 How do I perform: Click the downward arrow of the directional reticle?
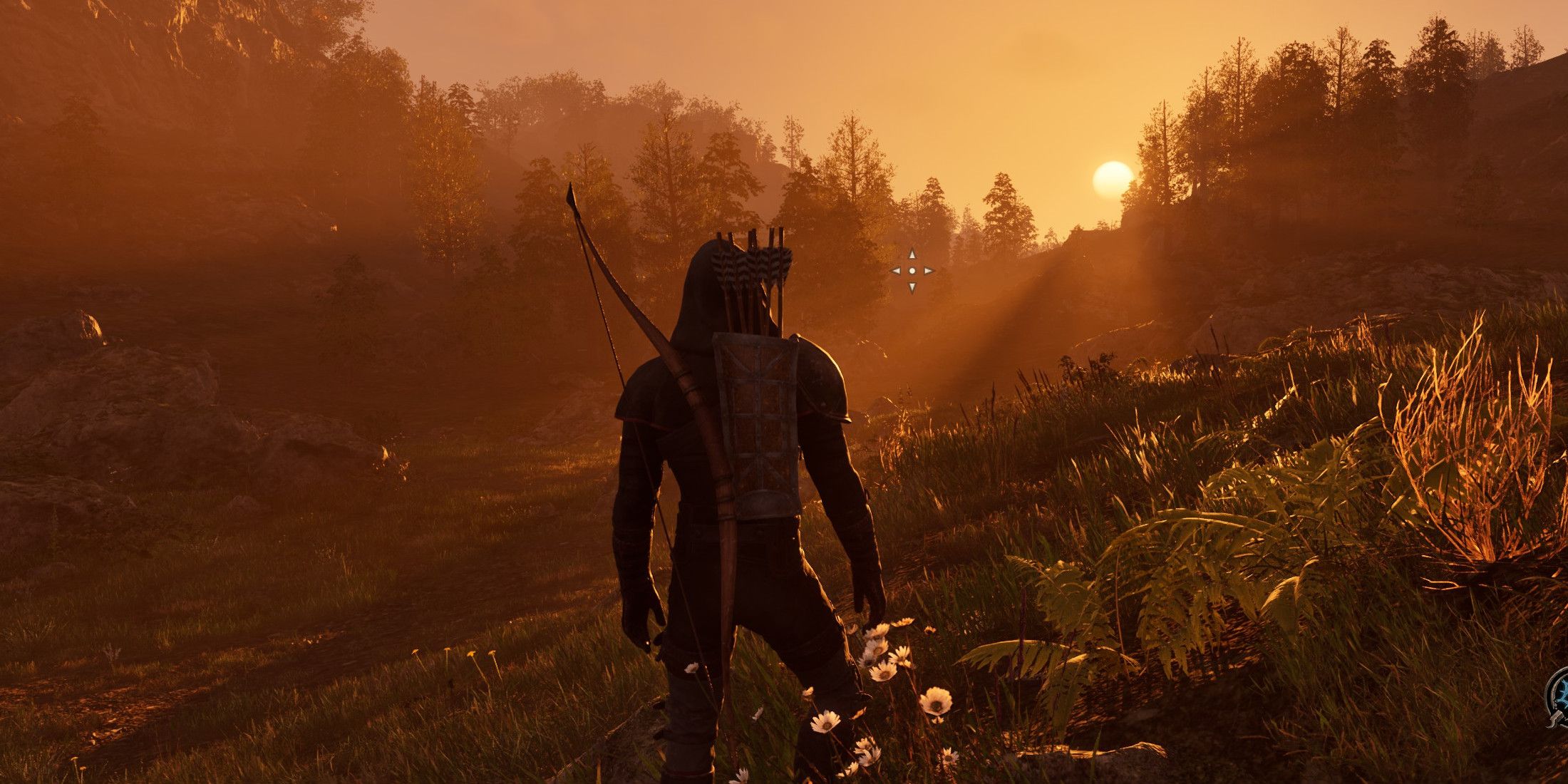pos(912,288)
